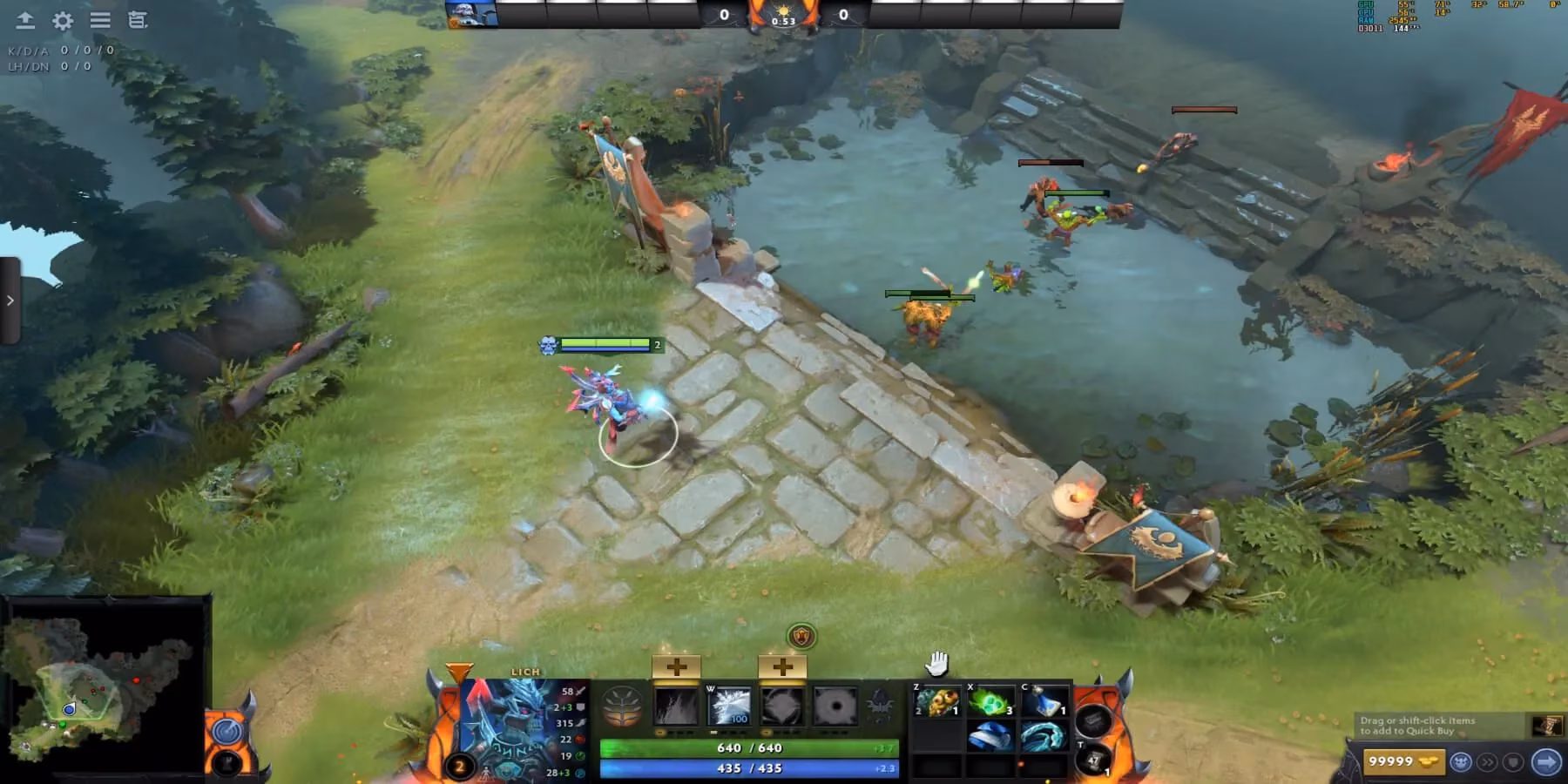This screenshot has width=1568, height=784.
Task: Click the courier deliver items arrow icon
Action: pos(1548,760)
